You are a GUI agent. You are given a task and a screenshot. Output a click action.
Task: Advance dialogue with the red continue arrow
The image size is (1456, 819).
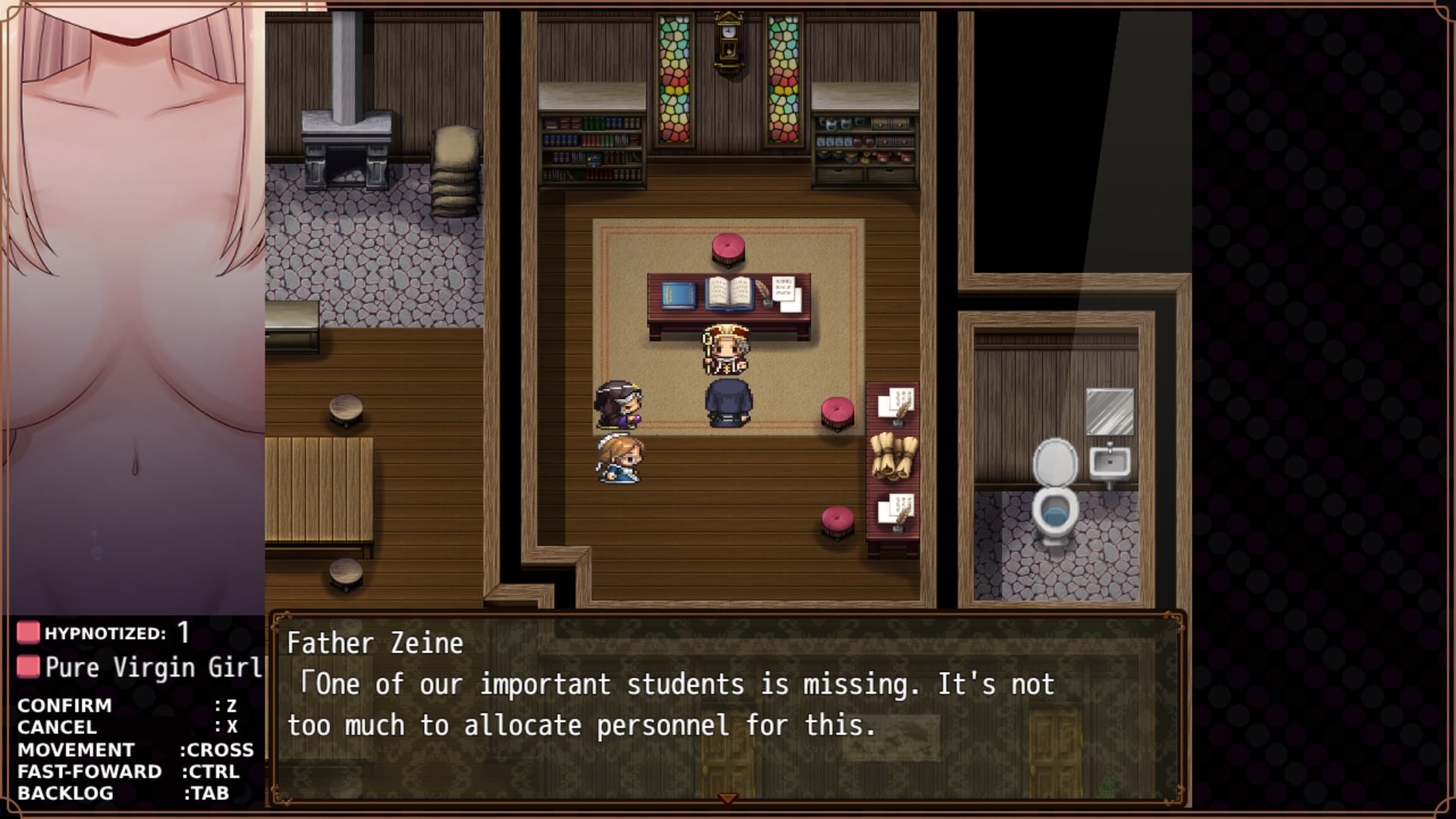(727, 799)
